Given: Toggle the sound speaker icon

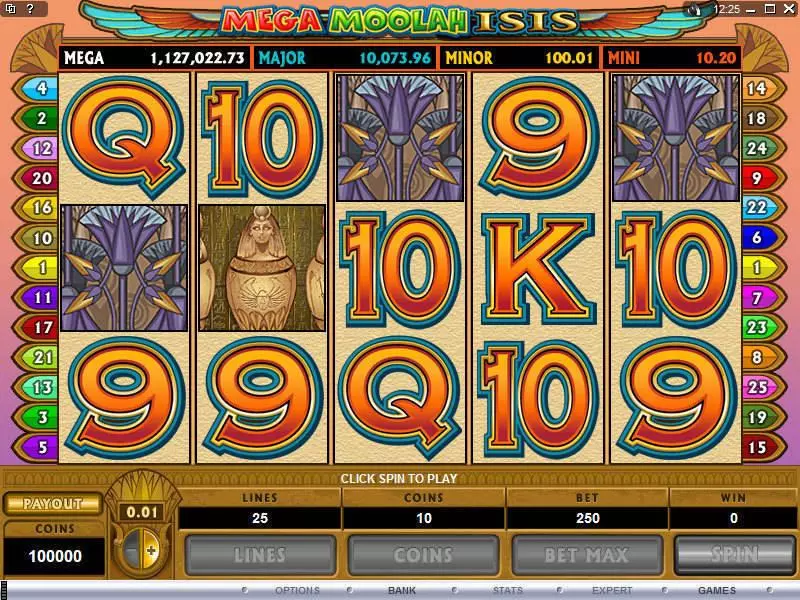Looking at the screenshot, I should click(x=697, y=9).
